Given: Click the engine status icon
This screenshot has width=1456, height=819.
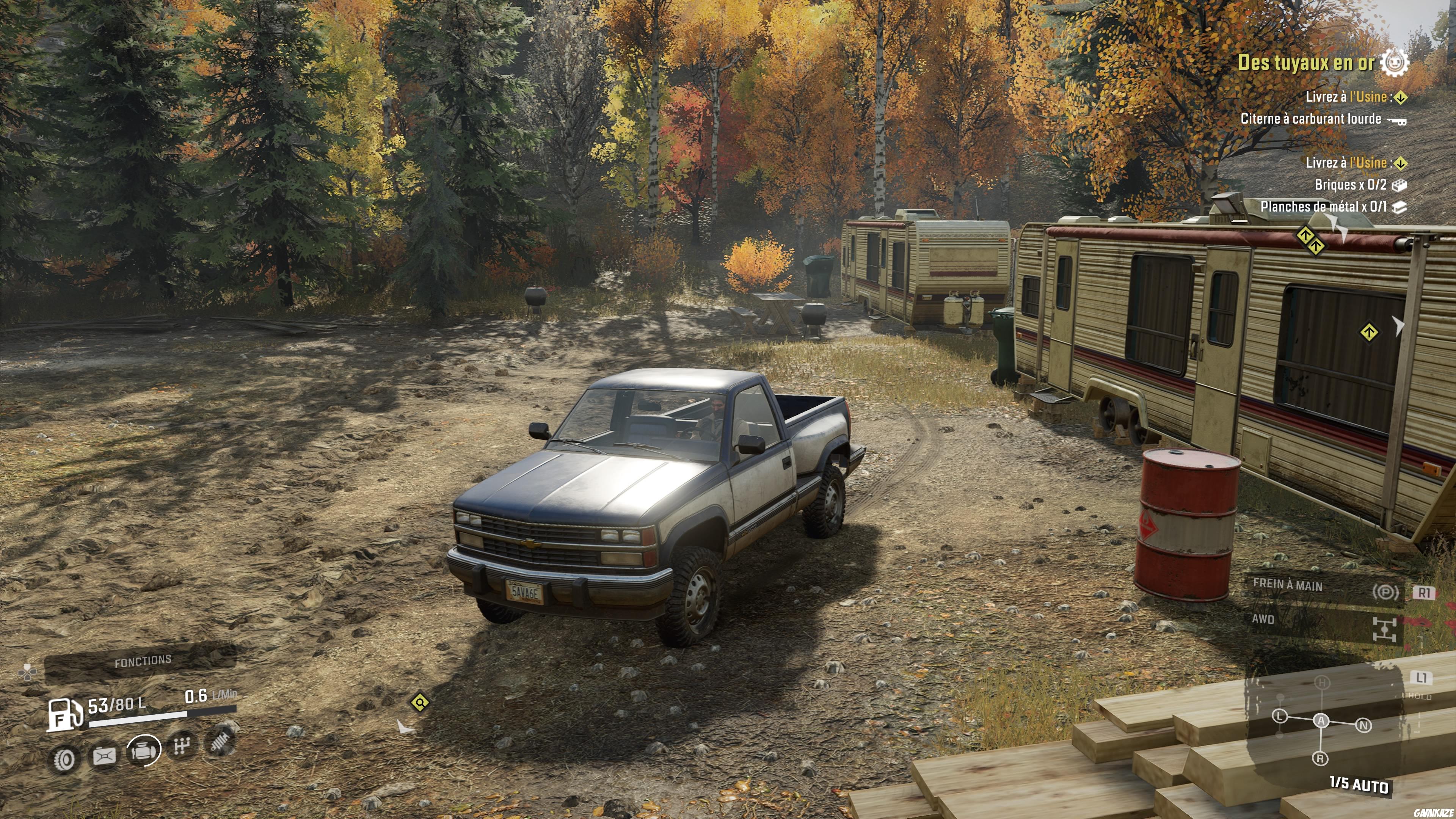Looking at the screenshot, I should [x=143, y=750].
